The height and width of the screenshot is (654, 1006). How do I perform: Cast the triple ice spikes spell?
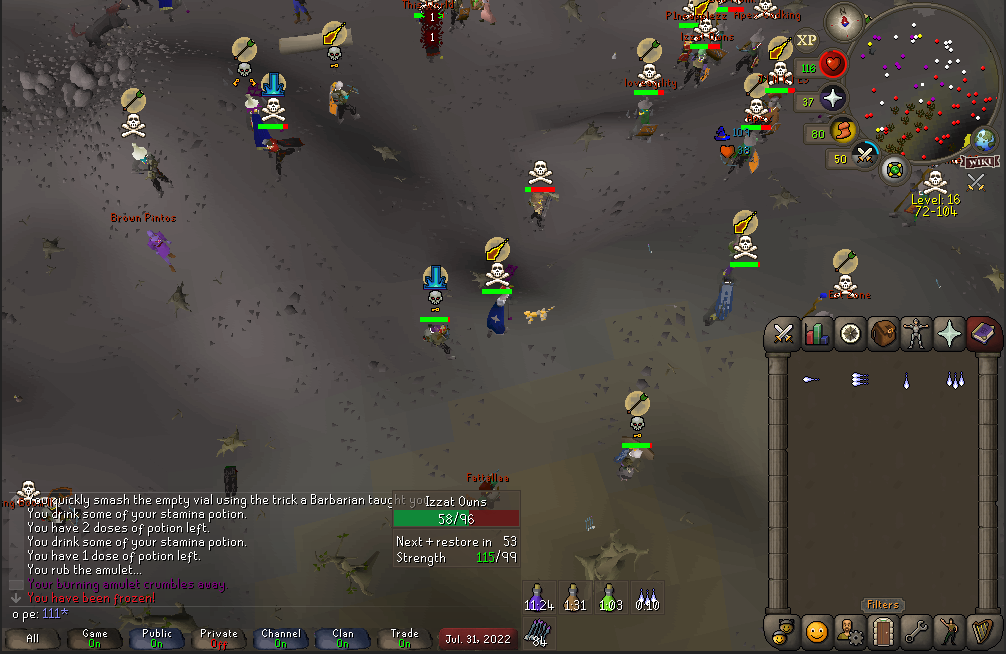[956, 380]
